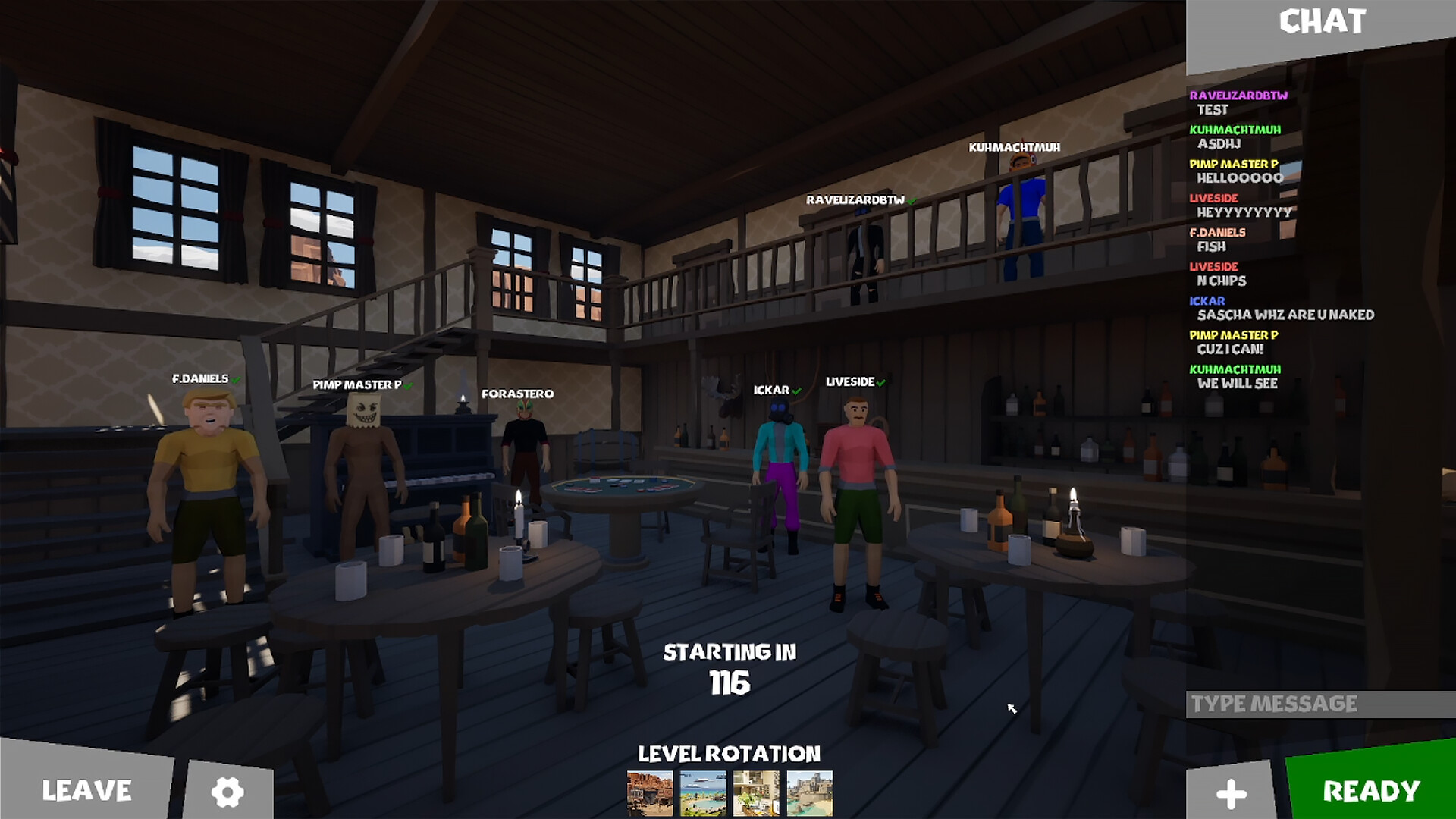This screenshot has width=1456, height=819.
Task: Toggle the ready checkmark beside PIMP MASTER P
Action: coord(407,384)
